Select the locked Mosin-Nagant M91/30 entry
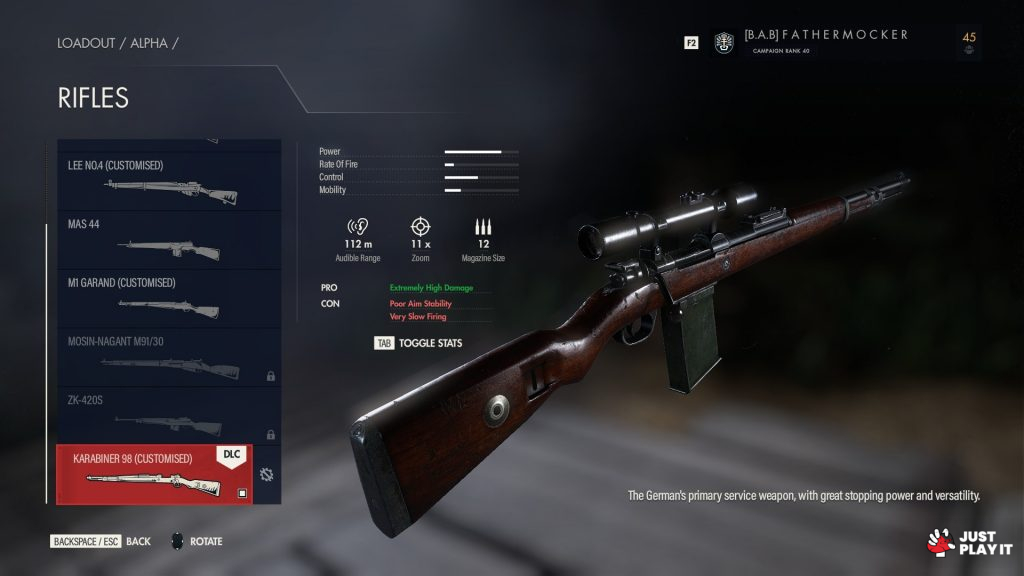The image size is (1024, 576). click(168, 357)
